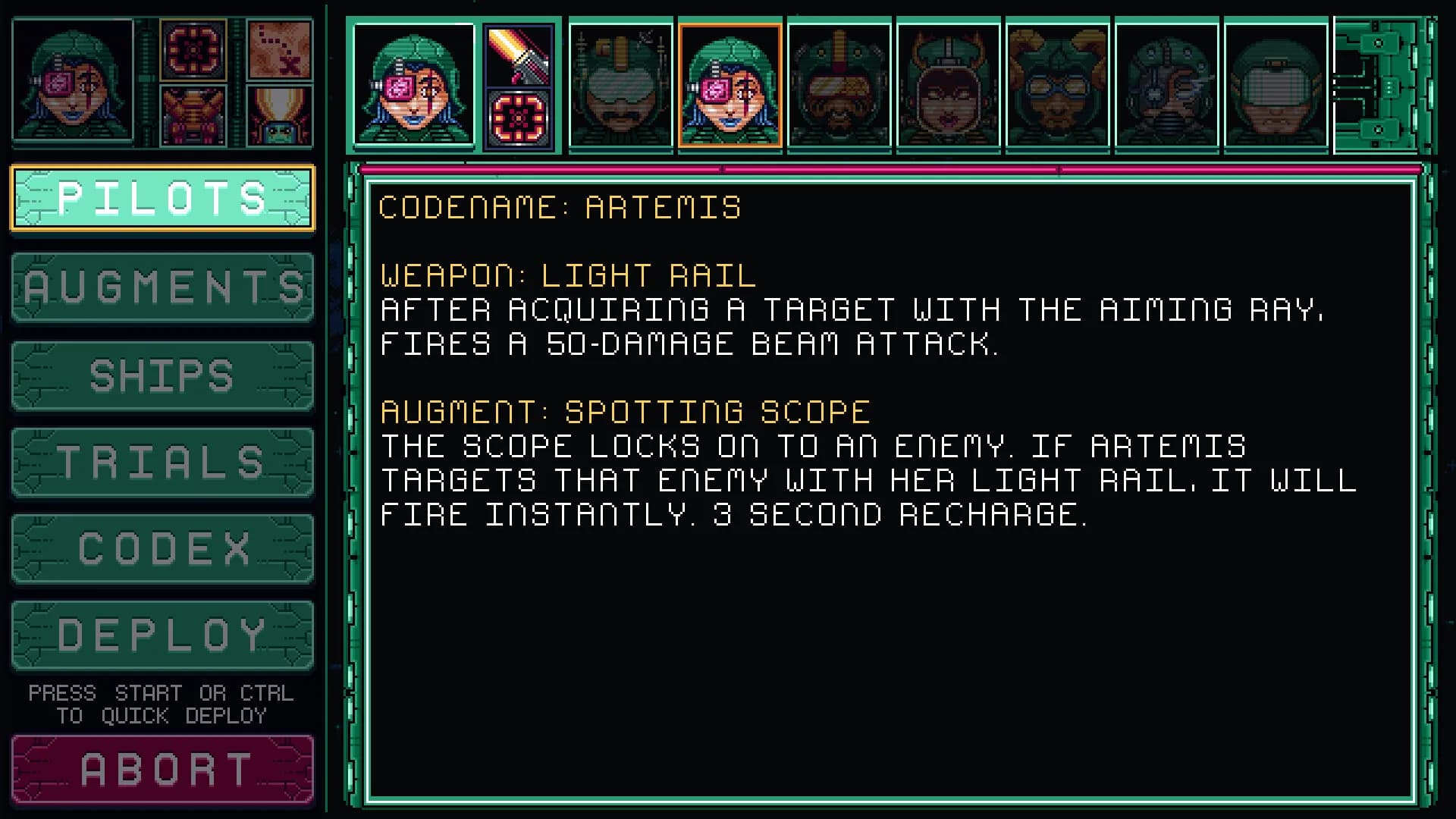This screenshot has height=819, width=1456.
Task: Select the bearded pilot with mohawk helmet
Action: tap(839, 85)
